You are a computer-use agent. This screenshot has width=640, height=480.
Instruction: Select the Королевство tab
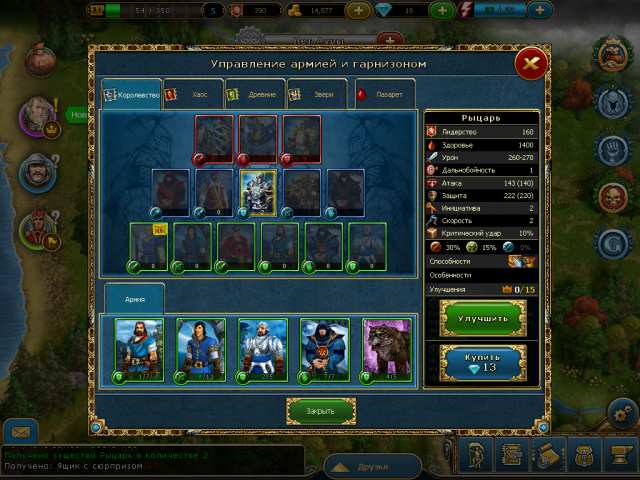tap(132, 94)
